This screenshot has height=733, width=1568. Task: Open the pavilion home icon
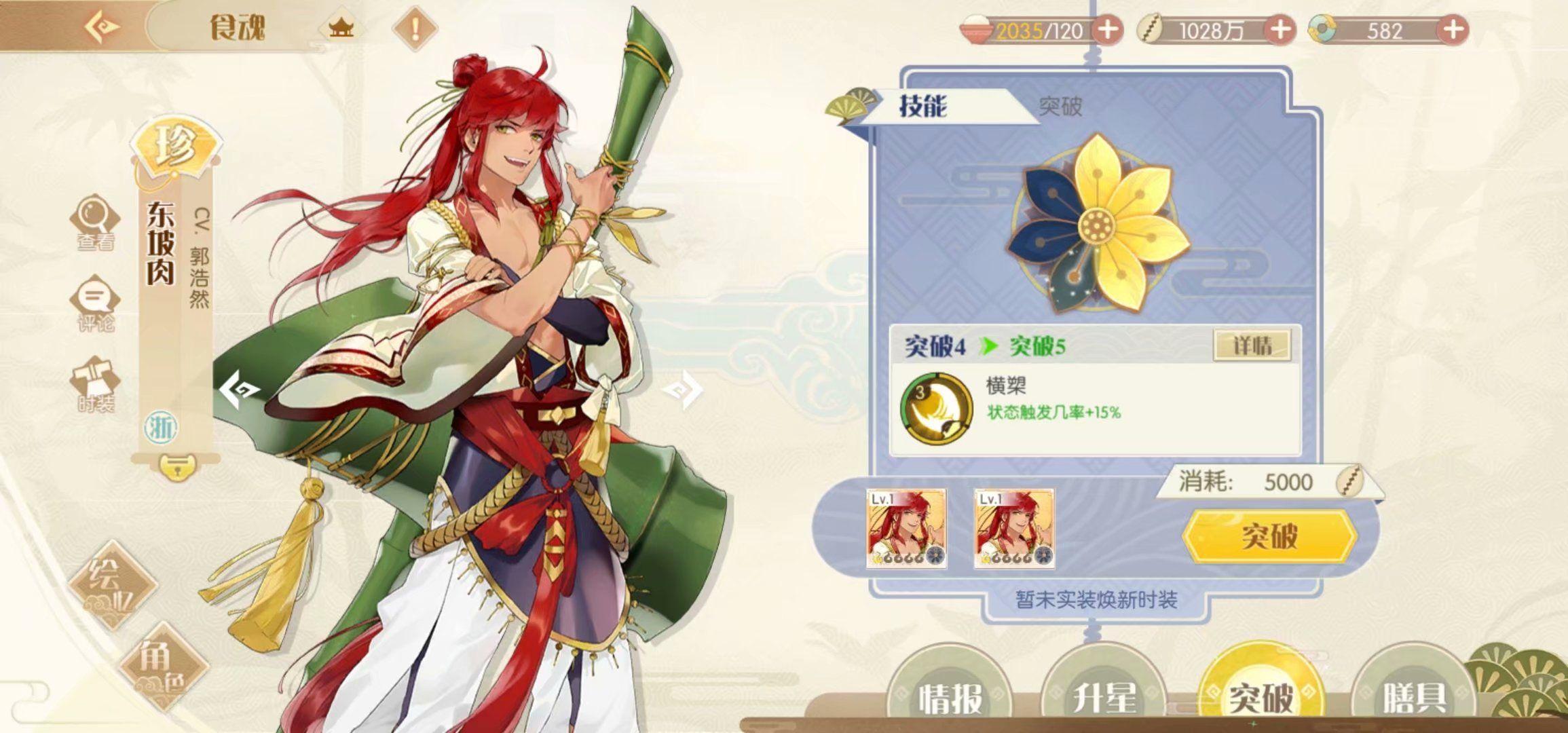pos(341,28)
